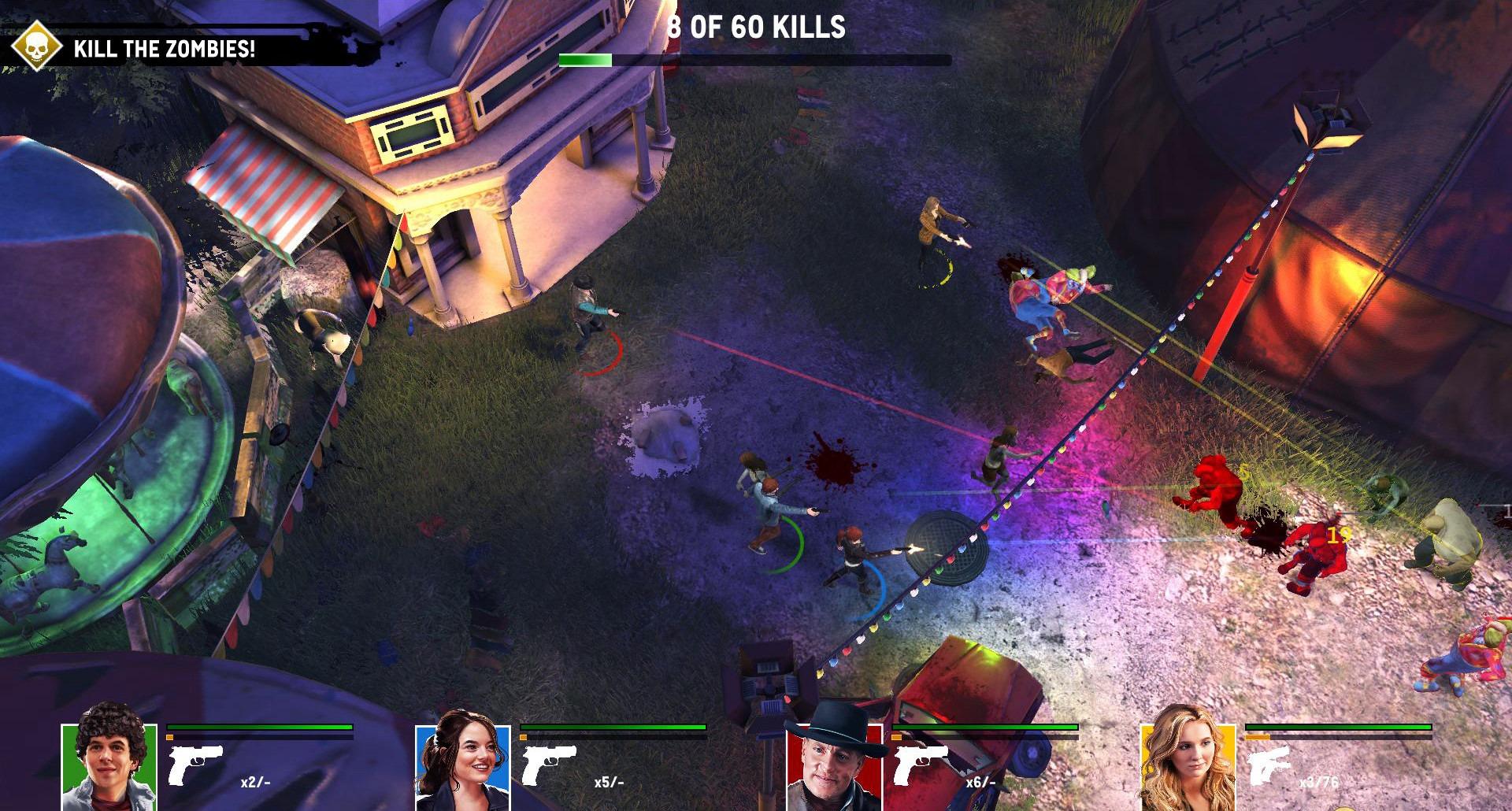The width and height of the screenshot is (1512, 811).
Task: Select the curly-haired character portrait on green
Action: (109, 764)
